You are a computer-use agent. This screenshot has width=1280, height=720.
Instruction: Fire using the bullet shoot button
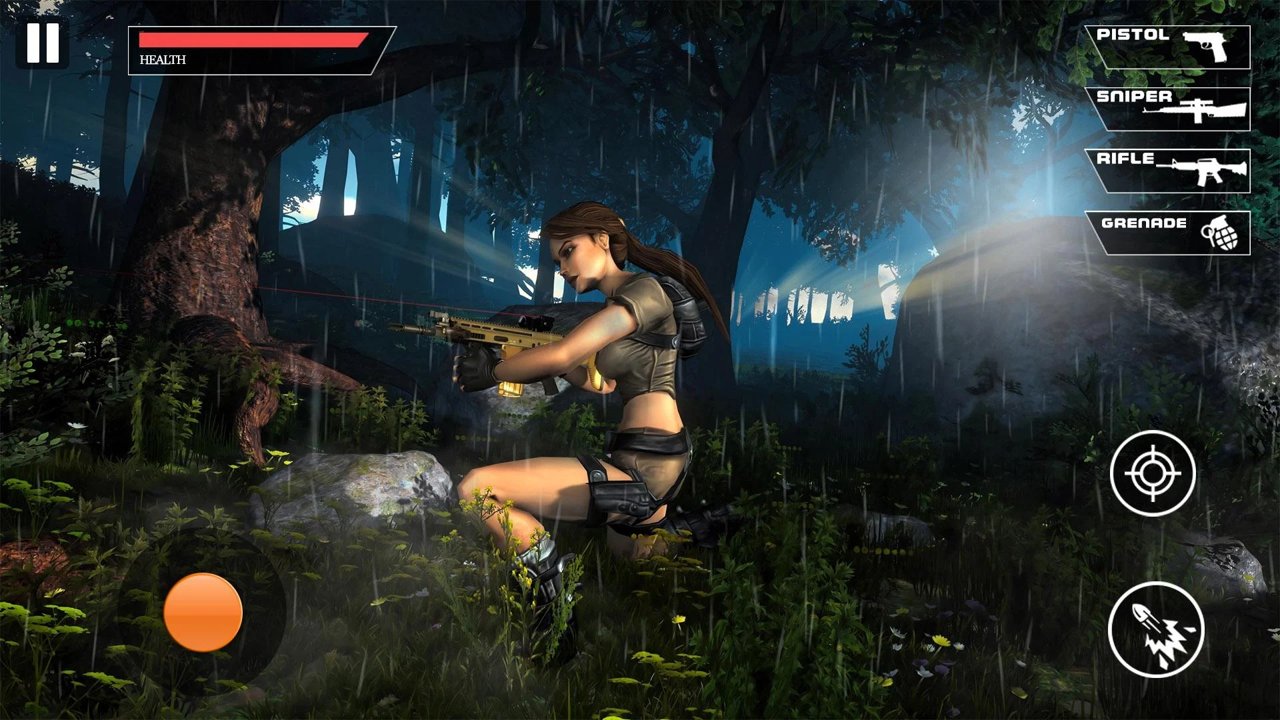(x=1156, y=629)
